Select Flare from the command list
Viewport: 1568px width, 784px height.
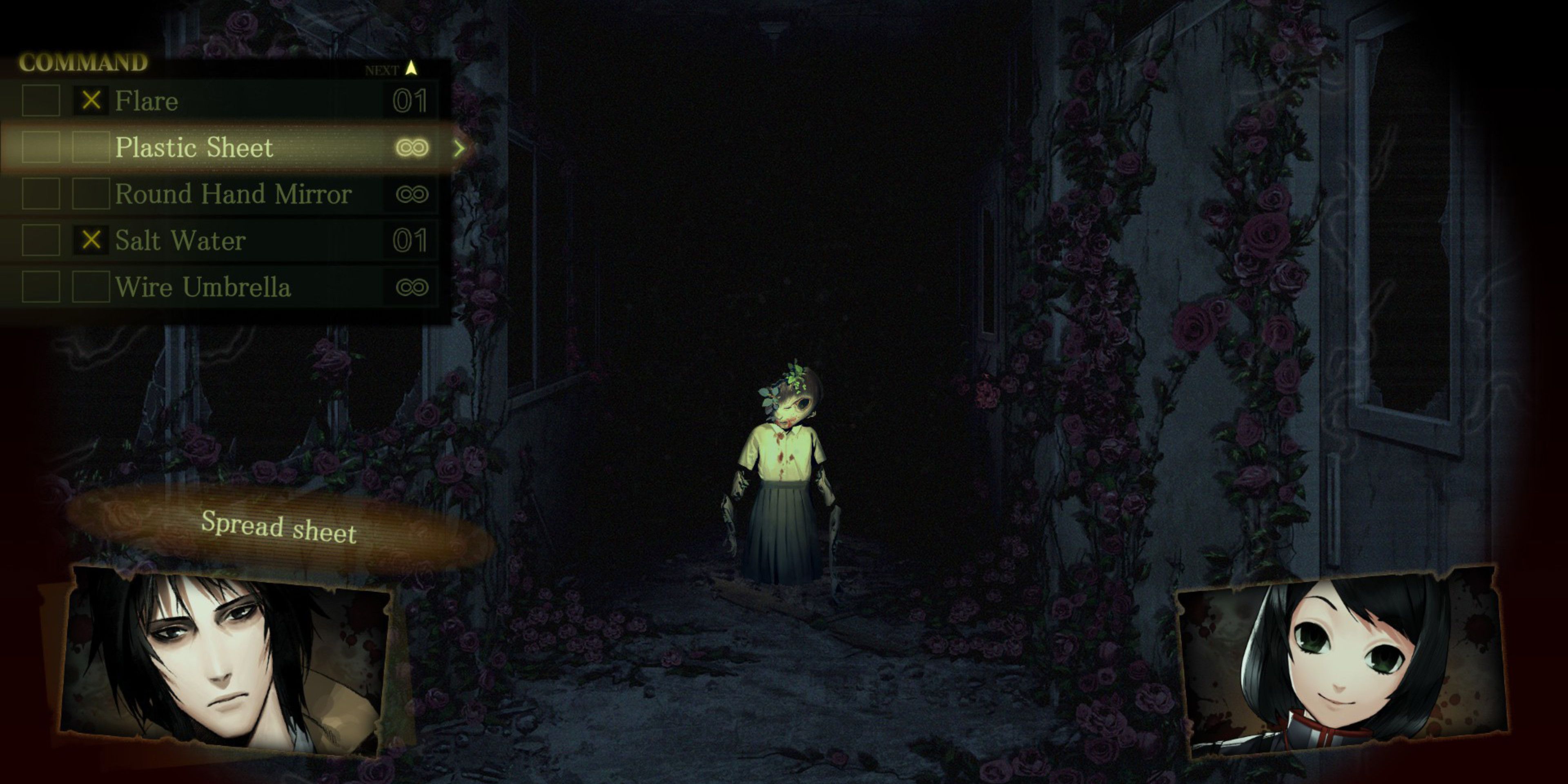click(147, 101)
